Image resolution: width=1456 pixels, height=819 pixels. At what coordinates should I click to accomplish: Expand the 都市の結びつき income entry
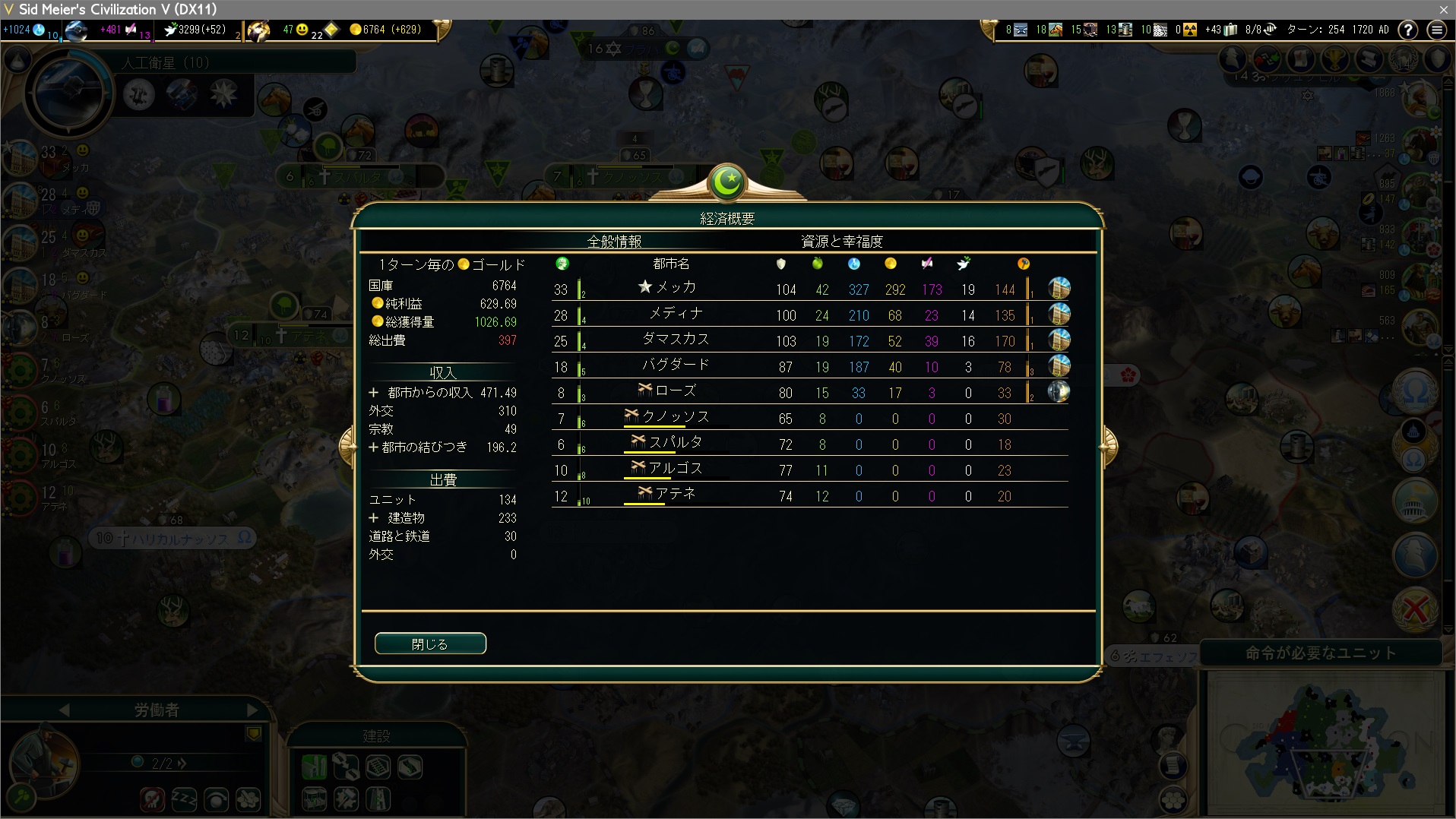(x=374, y=447)
